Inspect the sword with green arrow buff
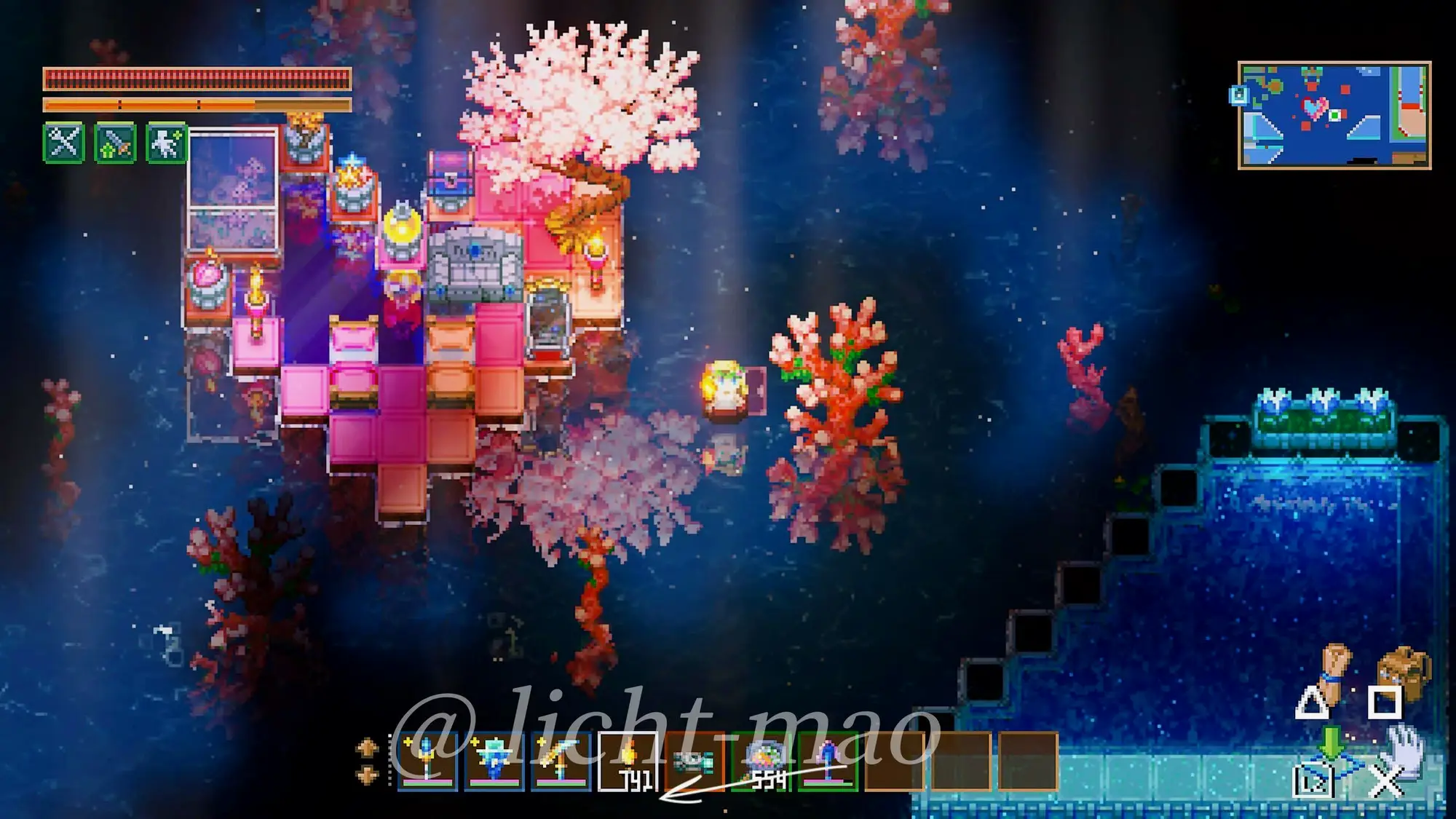Viewport: 1456px width, 819px height. (115, 142)
